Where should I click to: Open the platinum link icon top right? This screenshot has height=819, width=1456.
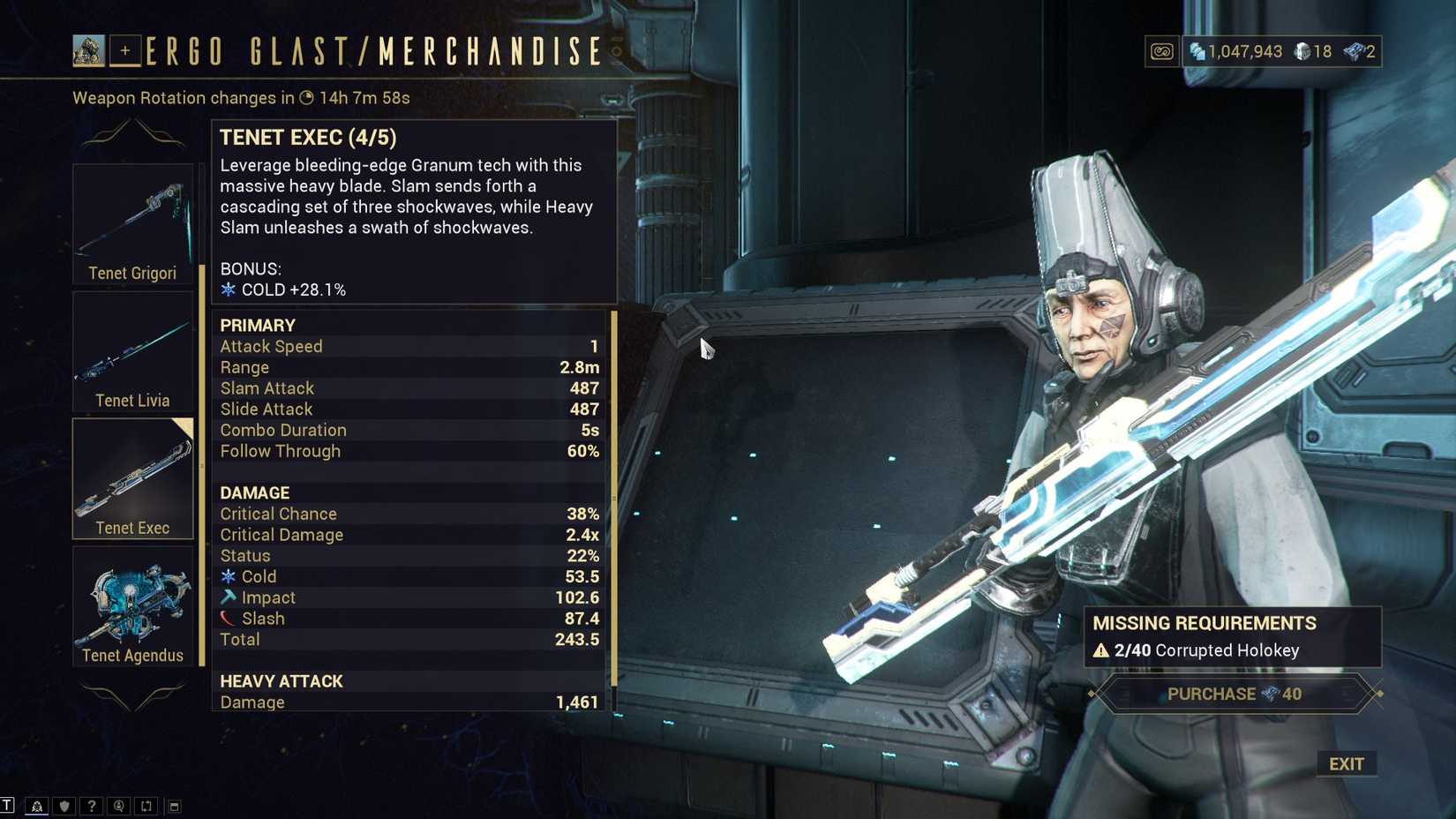[x=1161, y=51]
